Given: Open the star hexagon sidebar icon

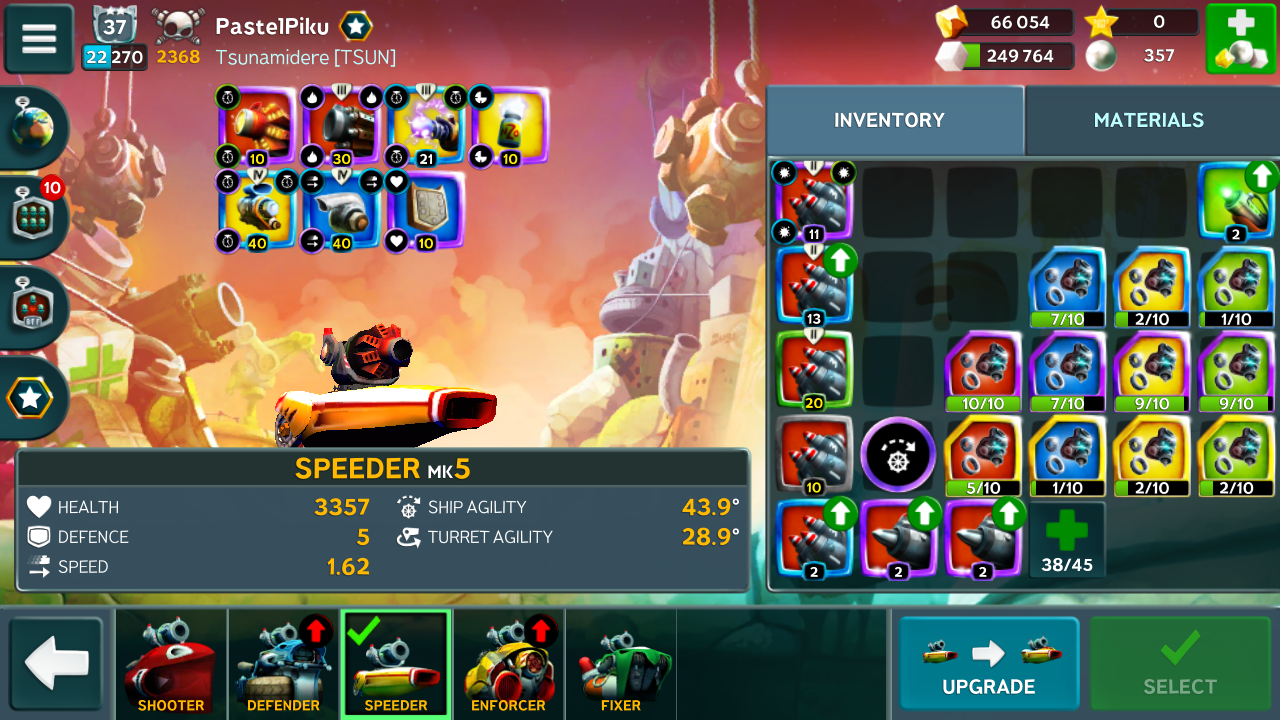Looking at the screenshot, I should [x=32, y=398].
